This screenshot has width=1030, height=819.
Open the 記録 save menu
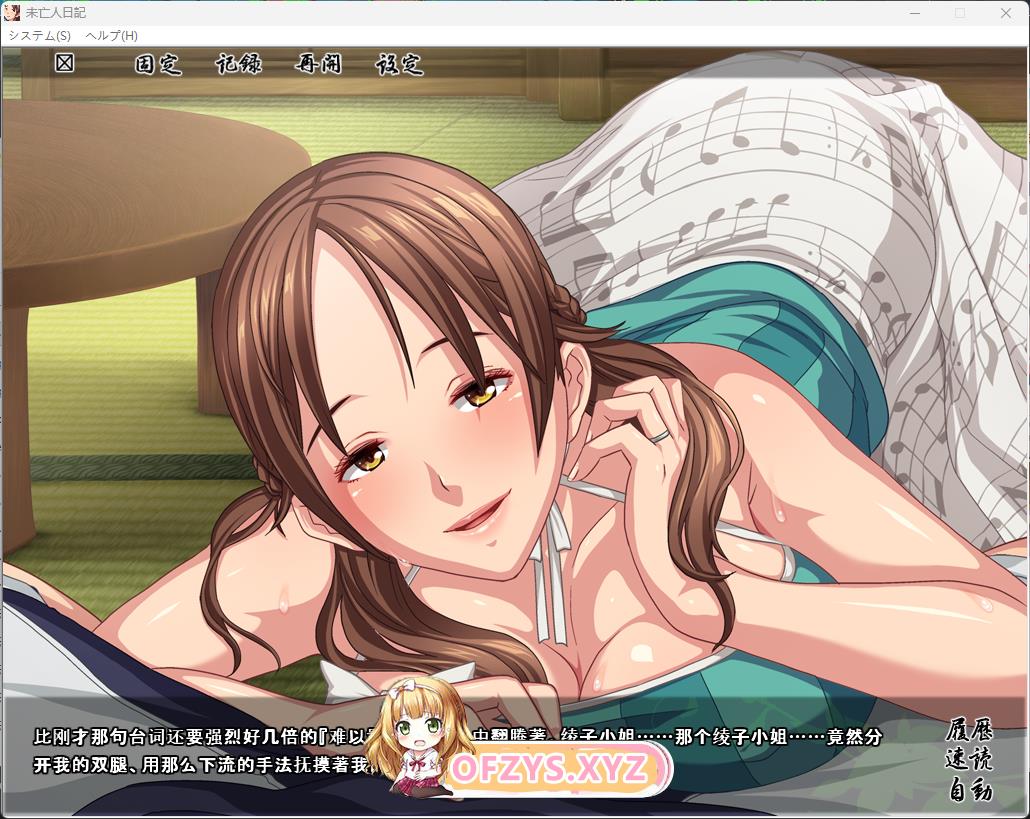point(239,64)
